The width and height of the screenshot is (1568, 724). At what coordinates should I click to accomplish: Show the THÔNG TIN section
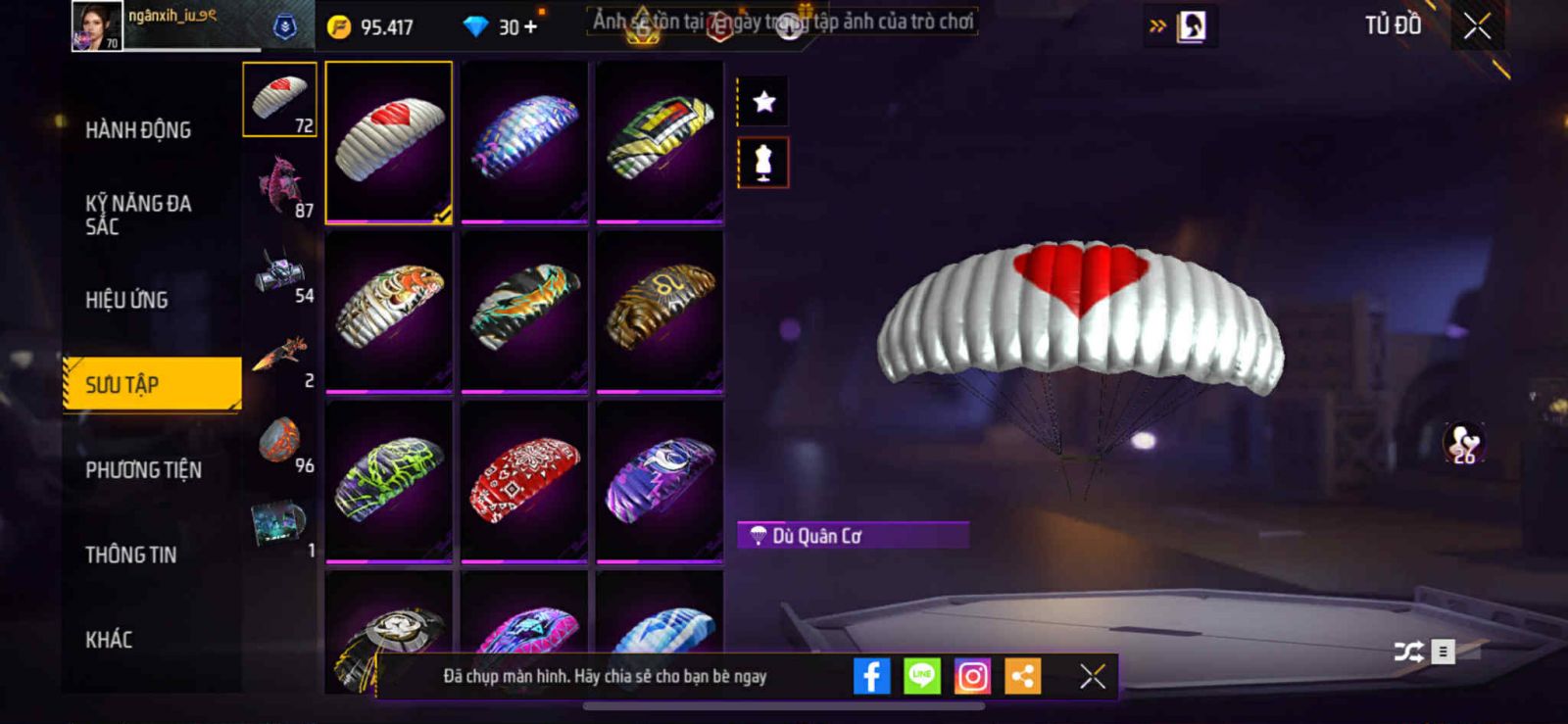click(131, 555)
